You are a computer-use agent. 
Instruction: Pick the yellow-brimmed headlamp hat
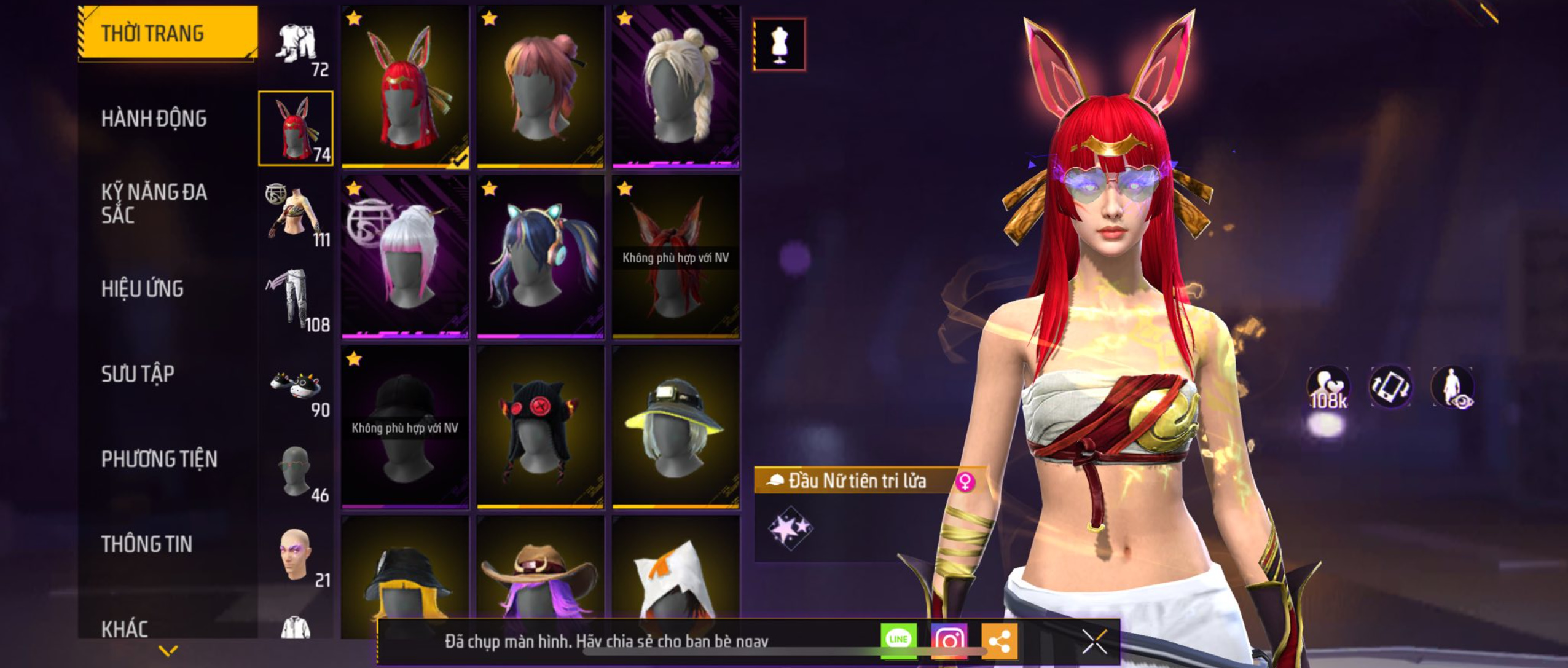(676, 427)
